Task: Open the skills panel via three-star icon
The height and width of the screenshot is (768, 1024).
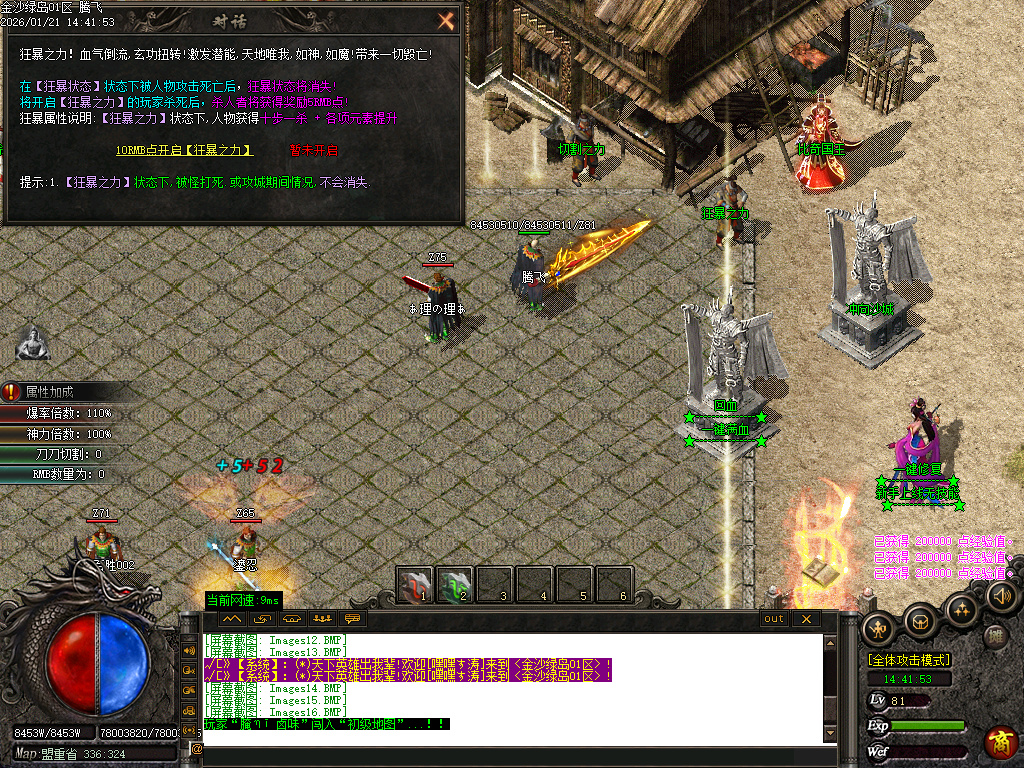Action: [961, 607]
